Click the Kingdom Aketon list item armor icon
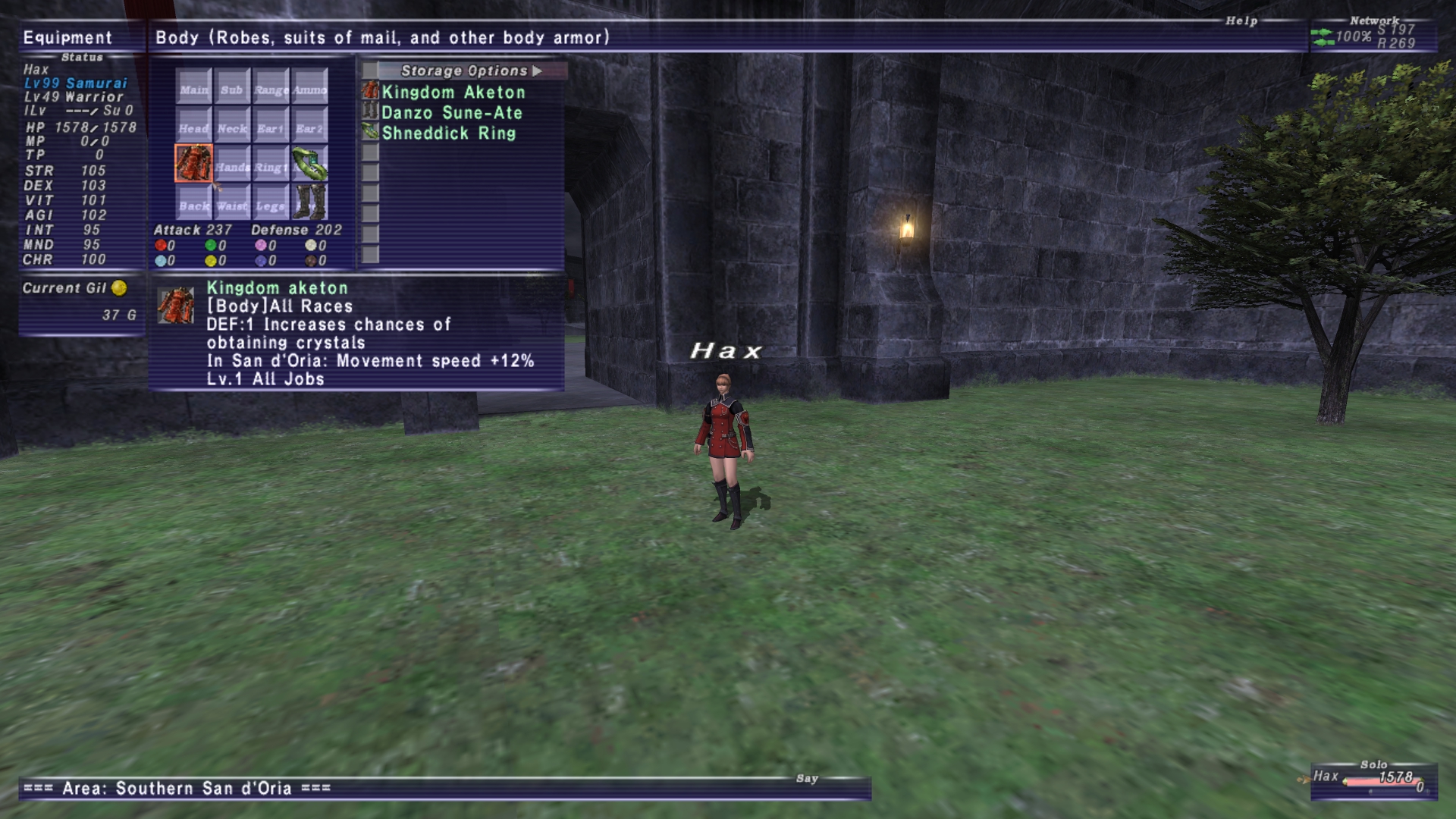This screenshot has height=819, width=1456. tap(371, 92)
